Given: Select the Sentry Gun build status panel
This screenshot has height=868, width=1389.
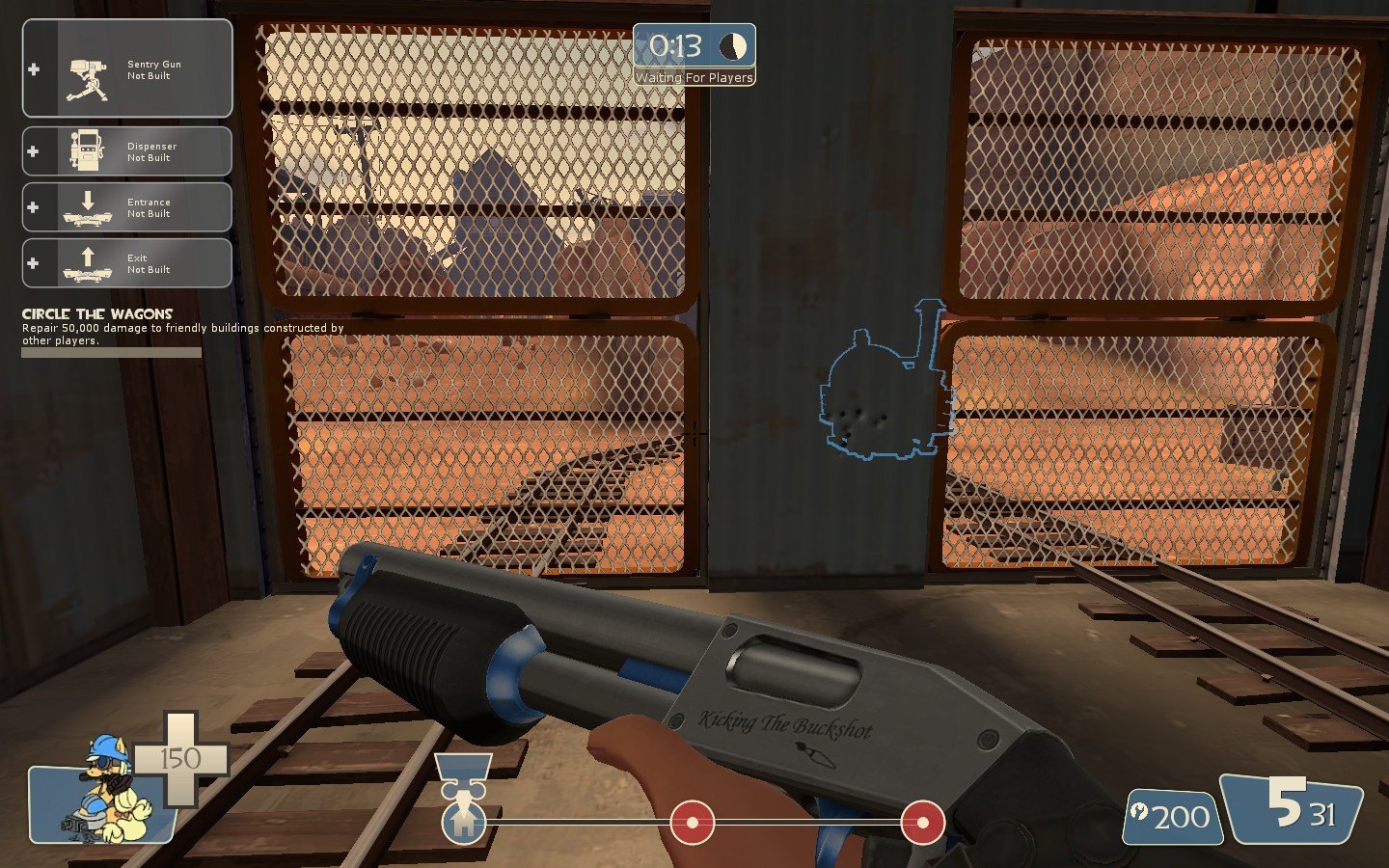Looking at the screenshot, I should tap(127, 69).
